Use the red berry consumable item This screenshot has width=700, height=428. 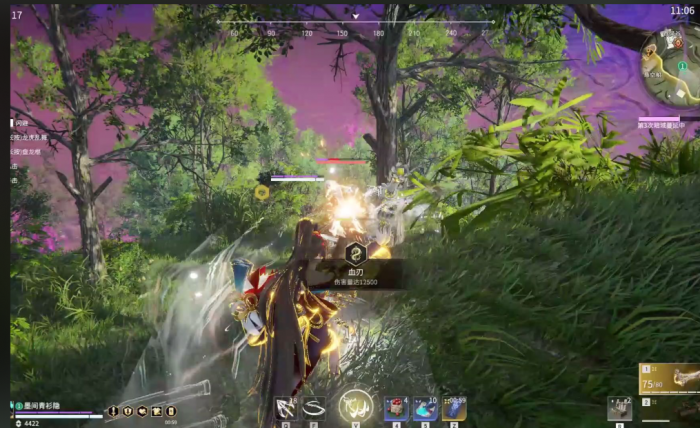click(396, 408)
